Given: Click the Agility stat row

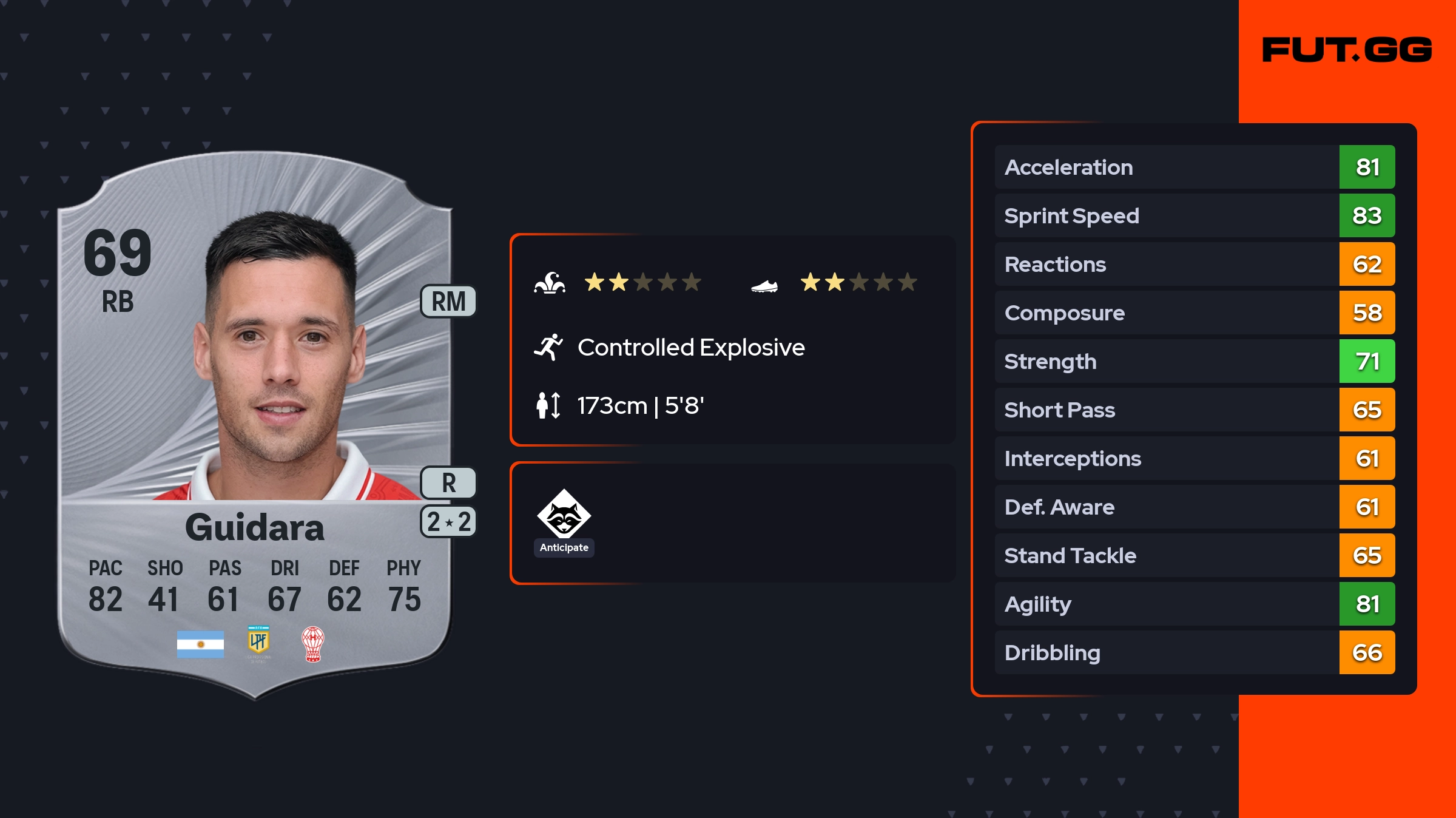Looking at the screenshot, I should (1195, 604).
